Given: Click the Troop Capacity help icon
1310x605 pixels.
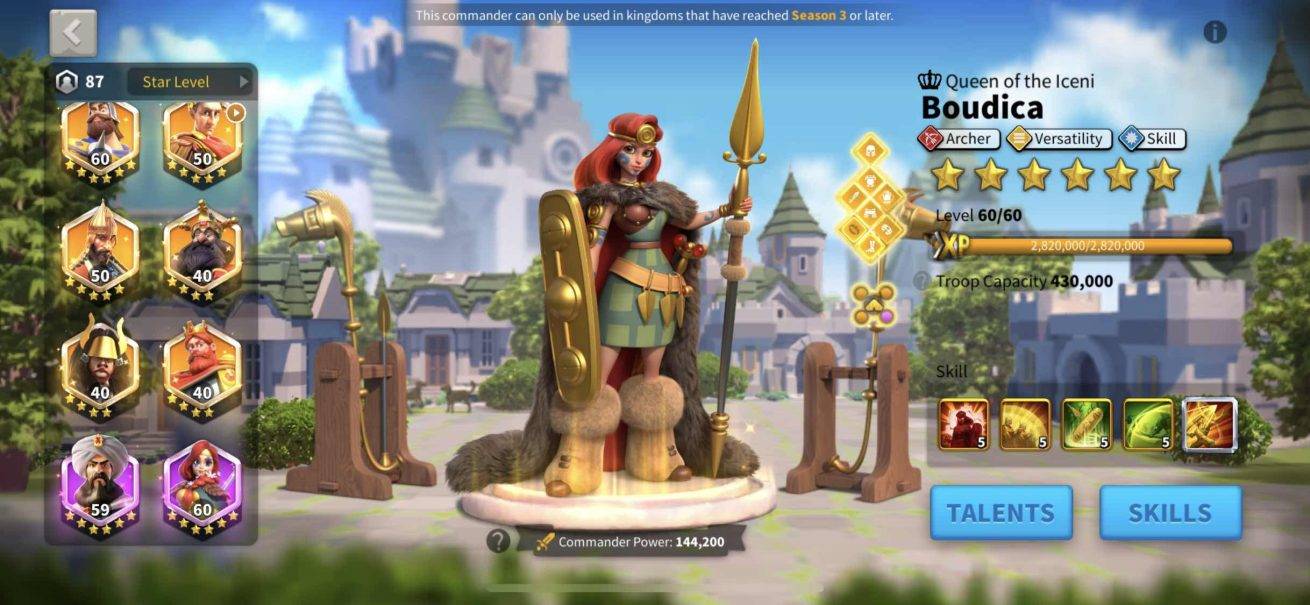Looking at the screenshot, I should (921, 281).
